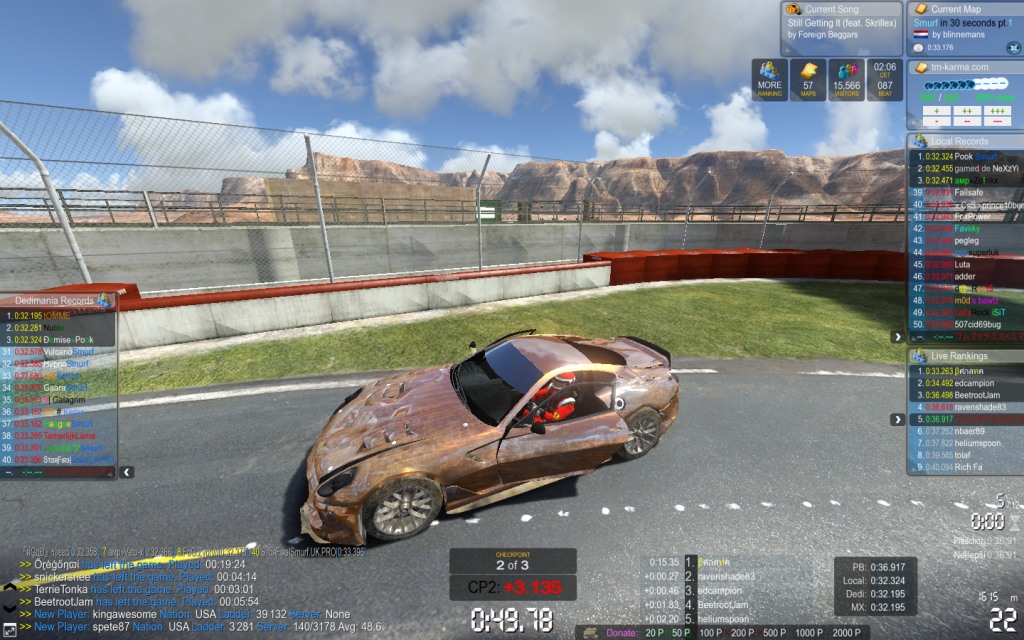The width and height of the screenshot is (1024, 640).
Task: Show the 15,566 visitors widget
Action: pyautogui.click(x=847, y=80)
